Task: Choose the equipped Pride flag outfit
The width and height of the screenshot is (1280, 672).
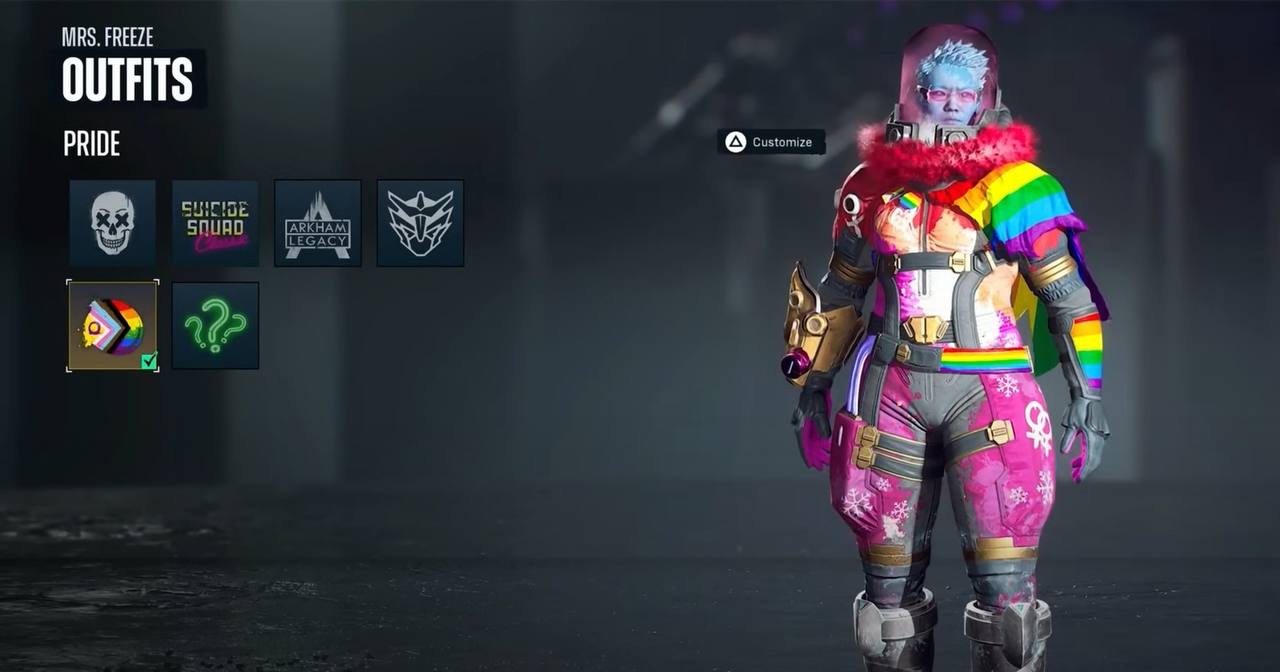Action: click(112, 326)
